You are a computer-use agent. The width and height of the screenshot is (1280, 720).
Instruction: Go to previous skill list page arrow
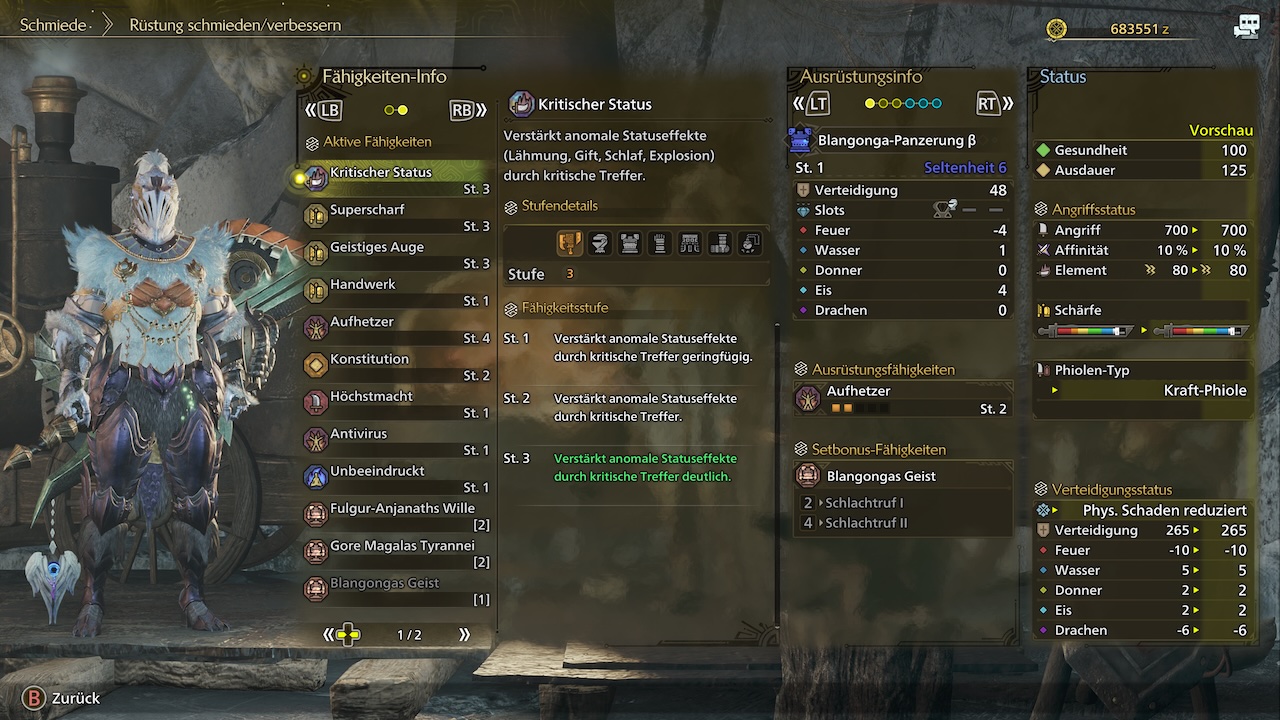[x=329, y=635]
